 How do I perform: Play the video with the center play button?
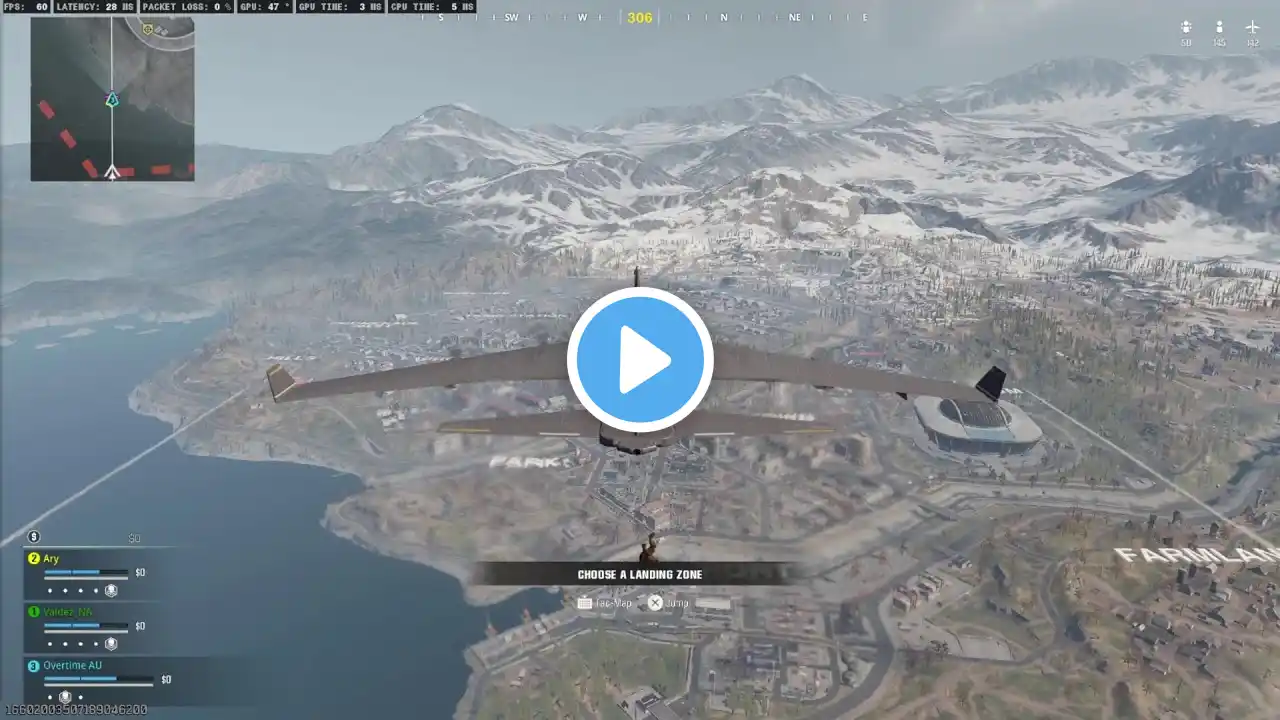[640, 360]
